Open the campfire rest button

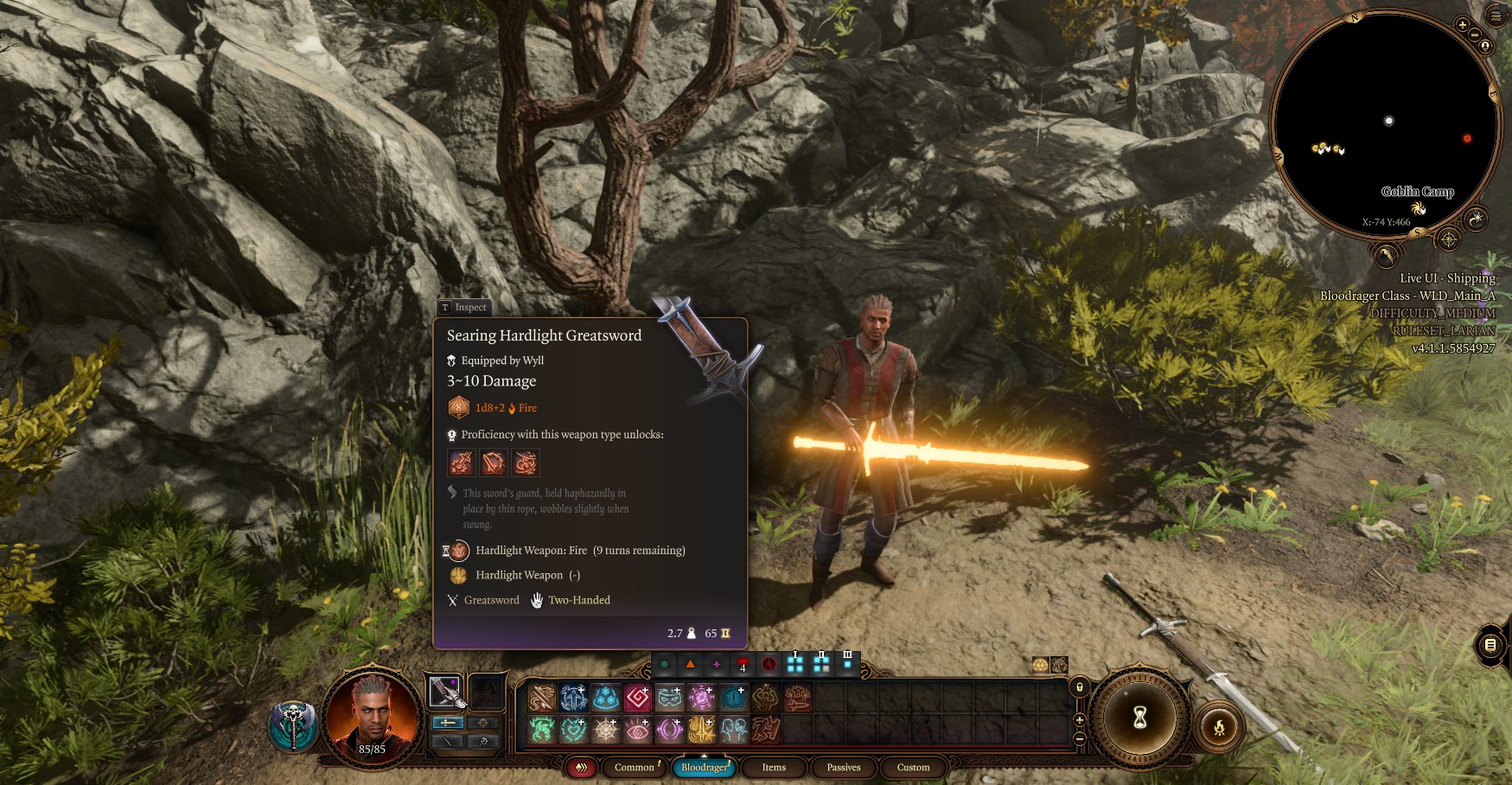1219,727
